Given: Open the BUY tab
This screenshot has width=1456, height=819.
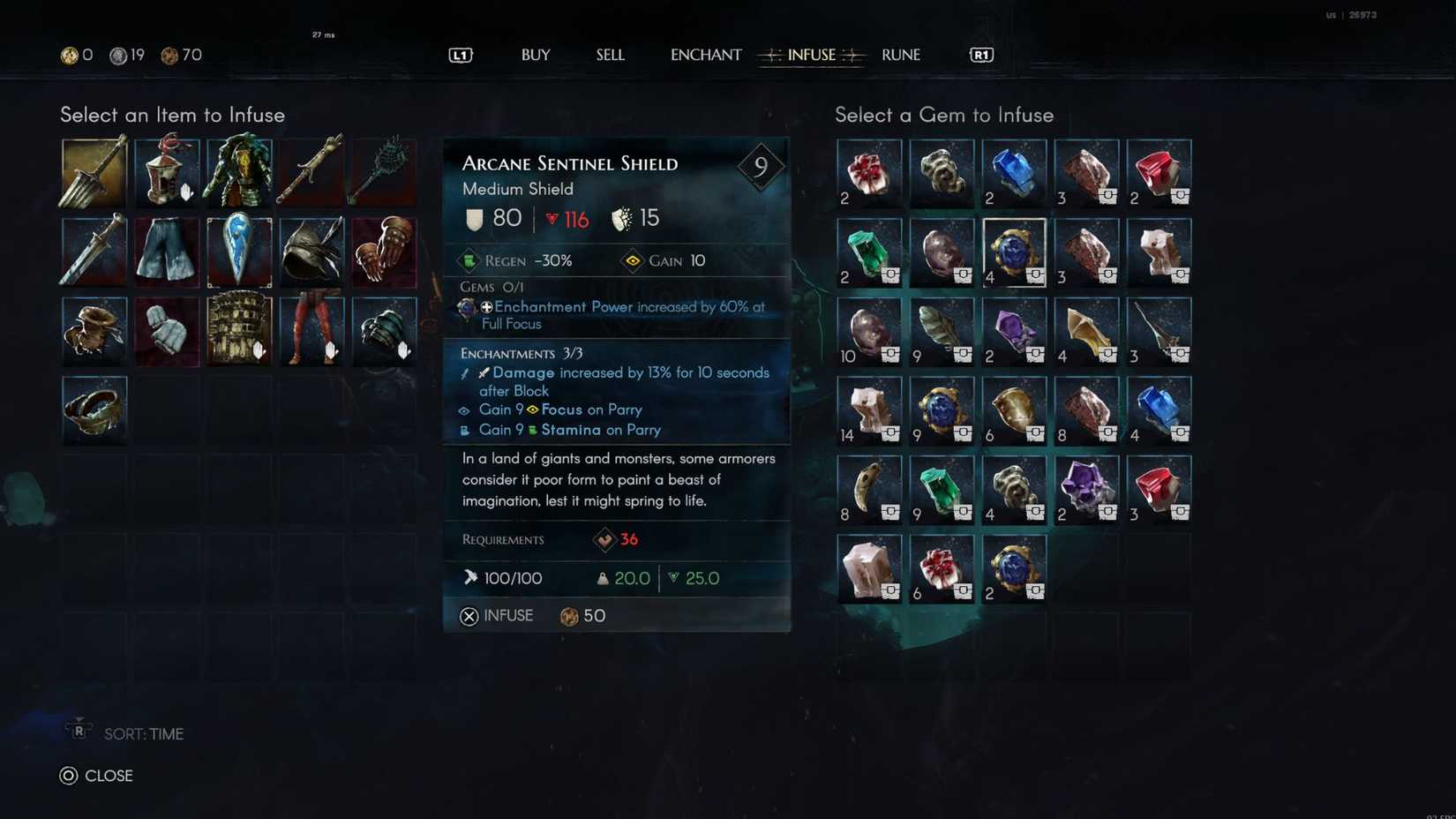Looking at the screenshot, I should tap(535, 55).
